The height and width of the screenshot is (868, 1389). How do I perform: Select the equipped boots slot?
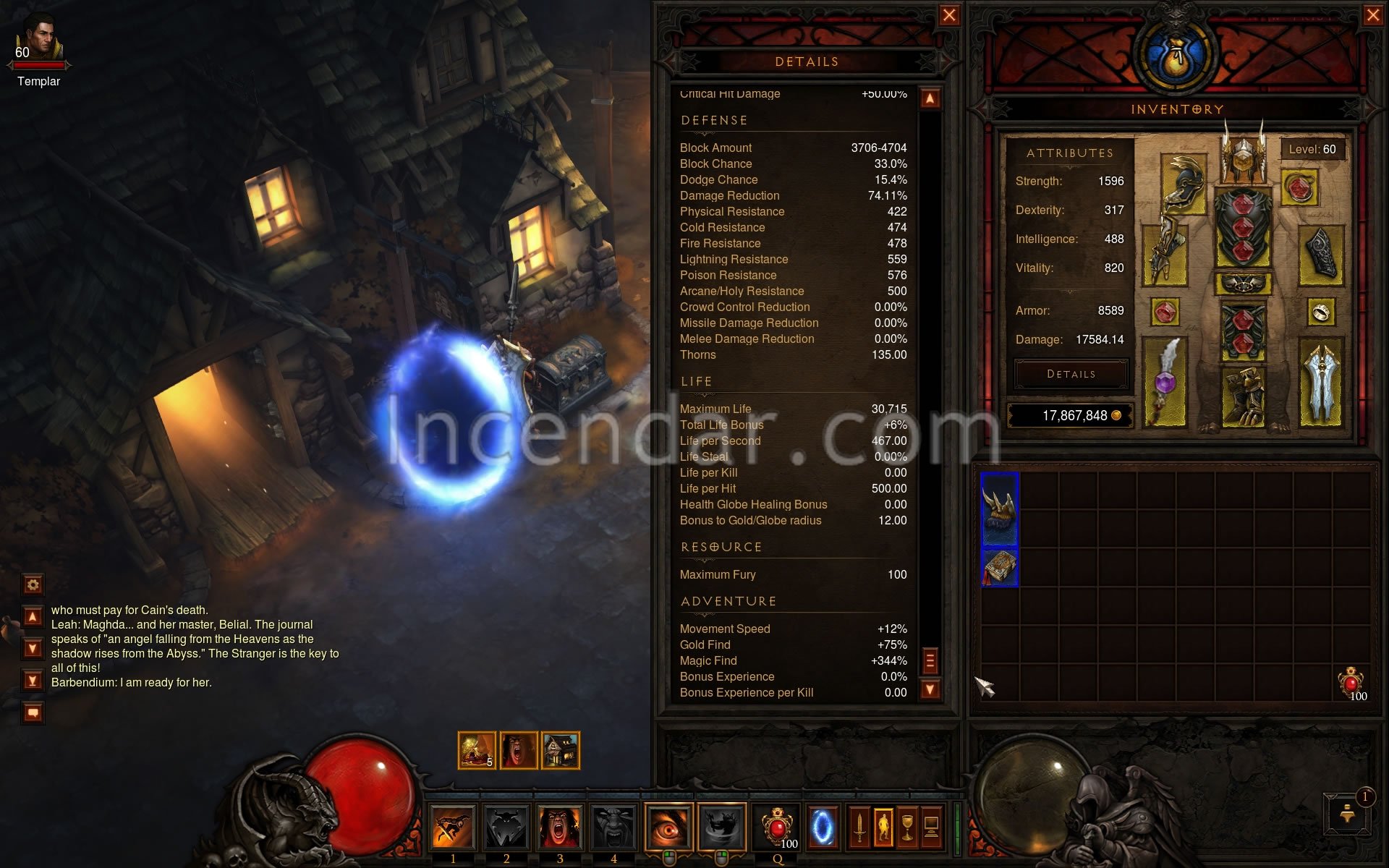click(x=1243, y=396)
